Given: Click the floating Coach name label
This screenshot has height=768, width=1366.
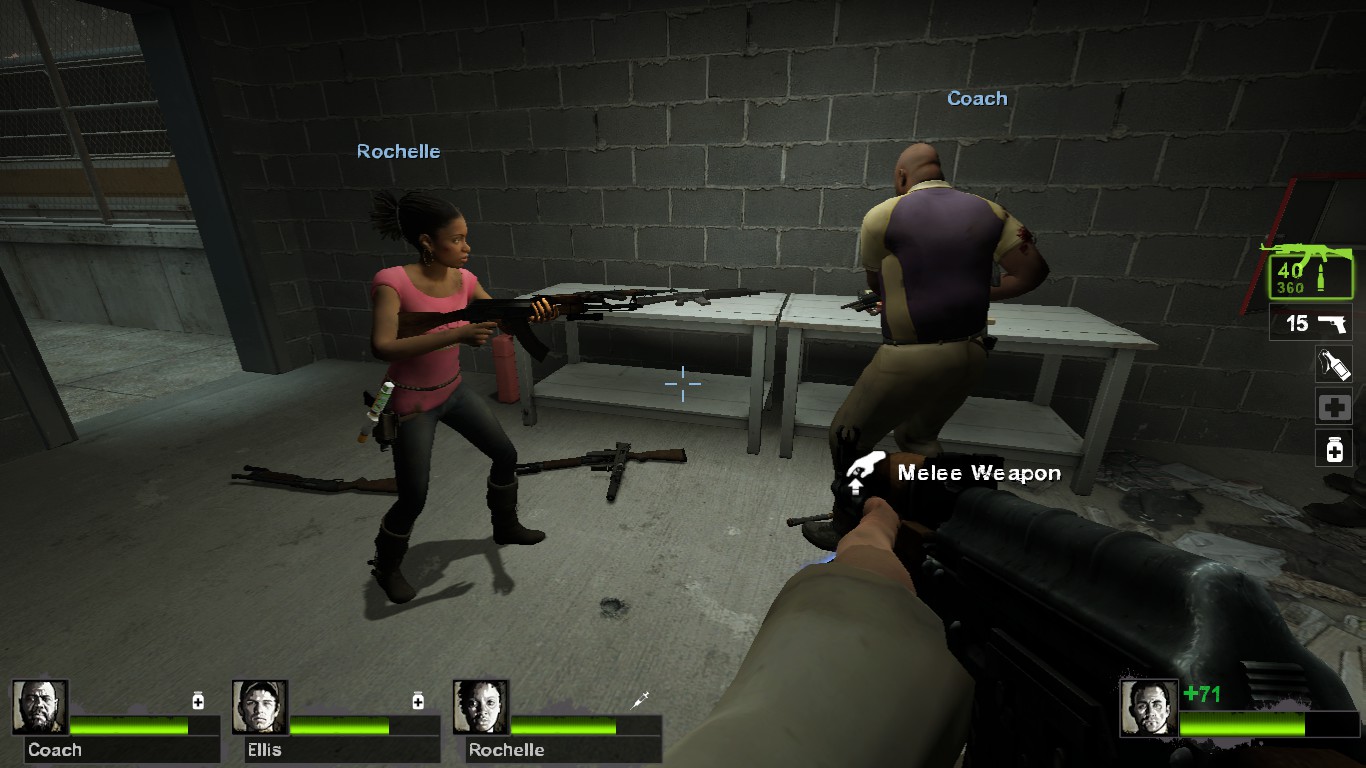Looking at the screenshot, I should pos(976,98).
